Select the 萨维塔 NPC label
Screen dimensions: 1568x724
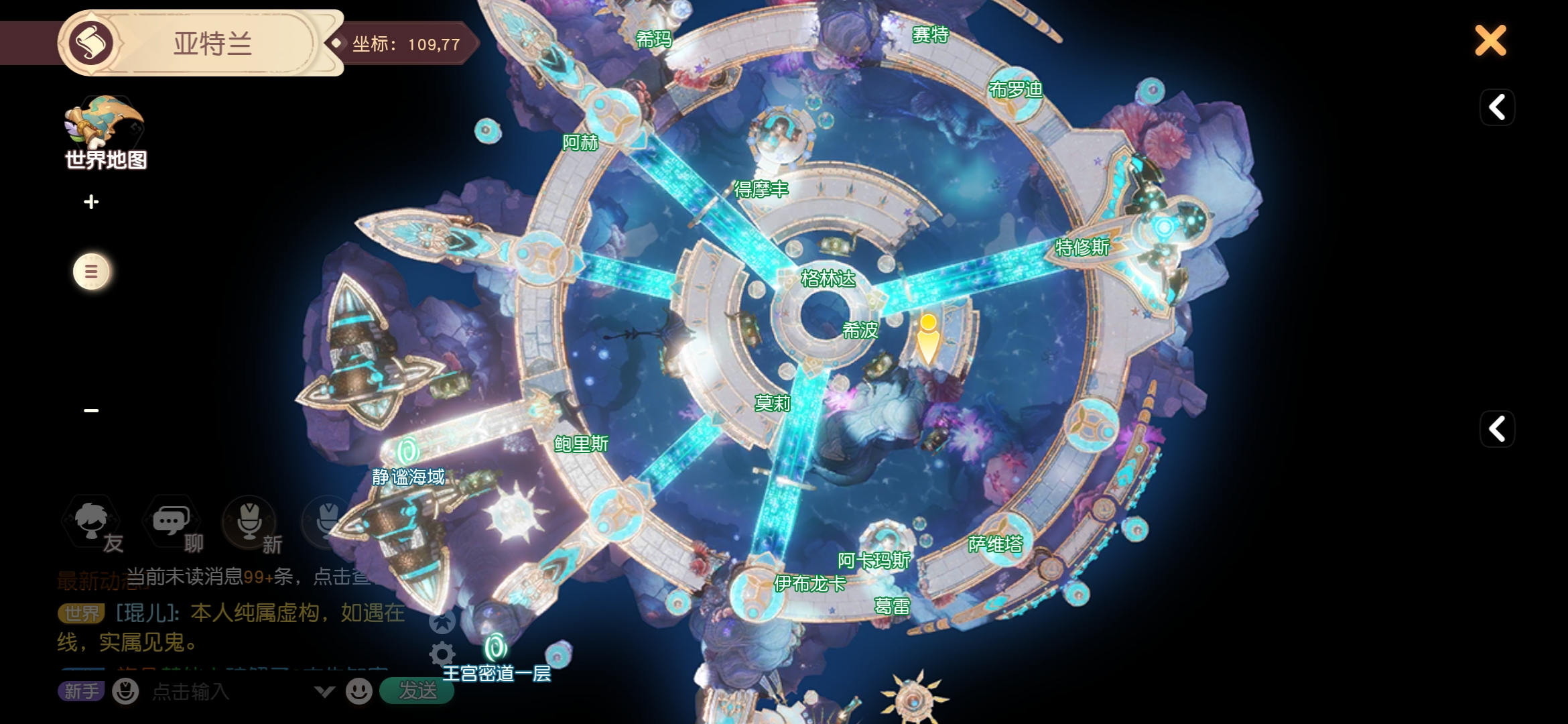(x=995, y=544)
